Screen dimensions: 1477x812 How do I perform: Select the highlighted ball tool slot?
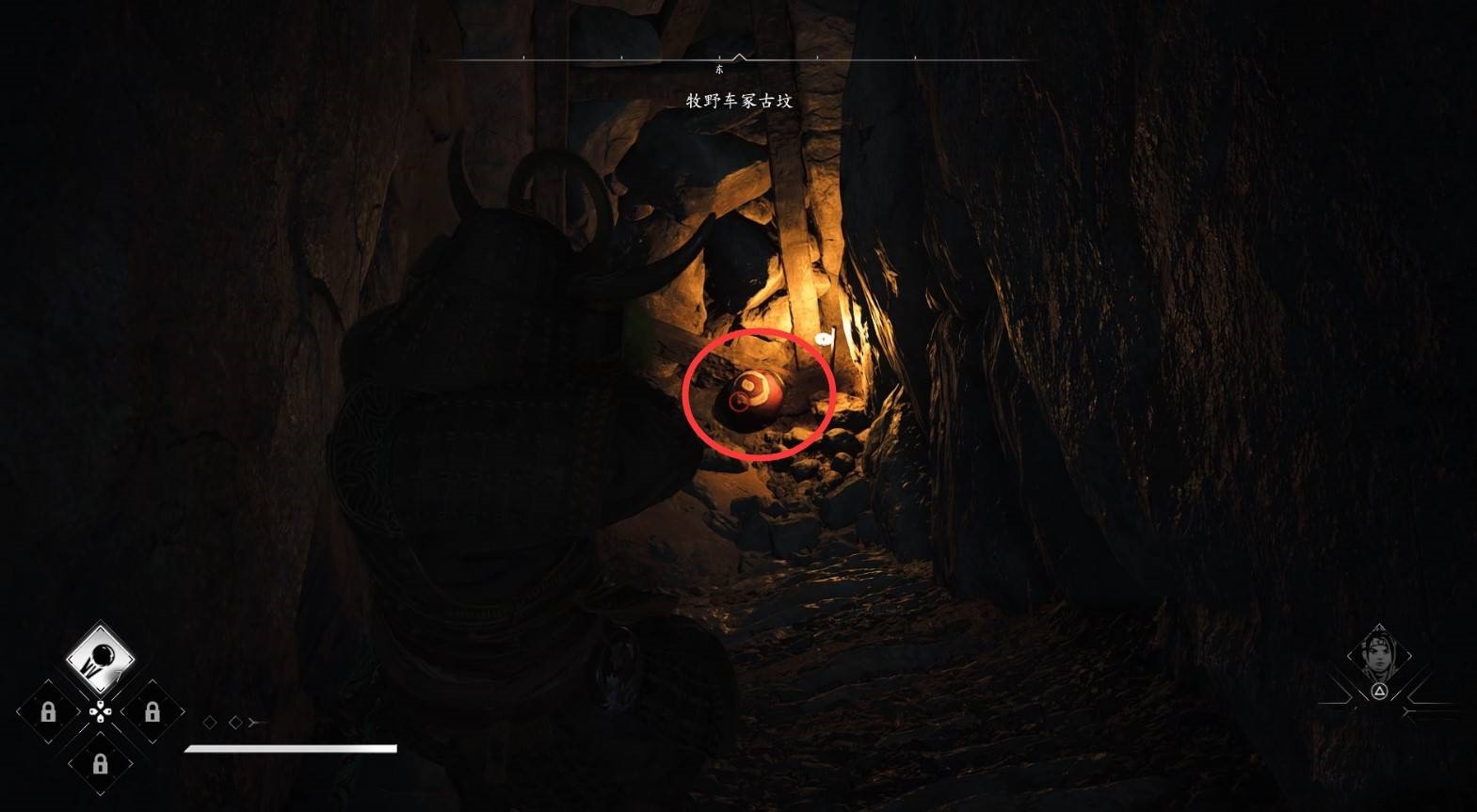[100, 659]
